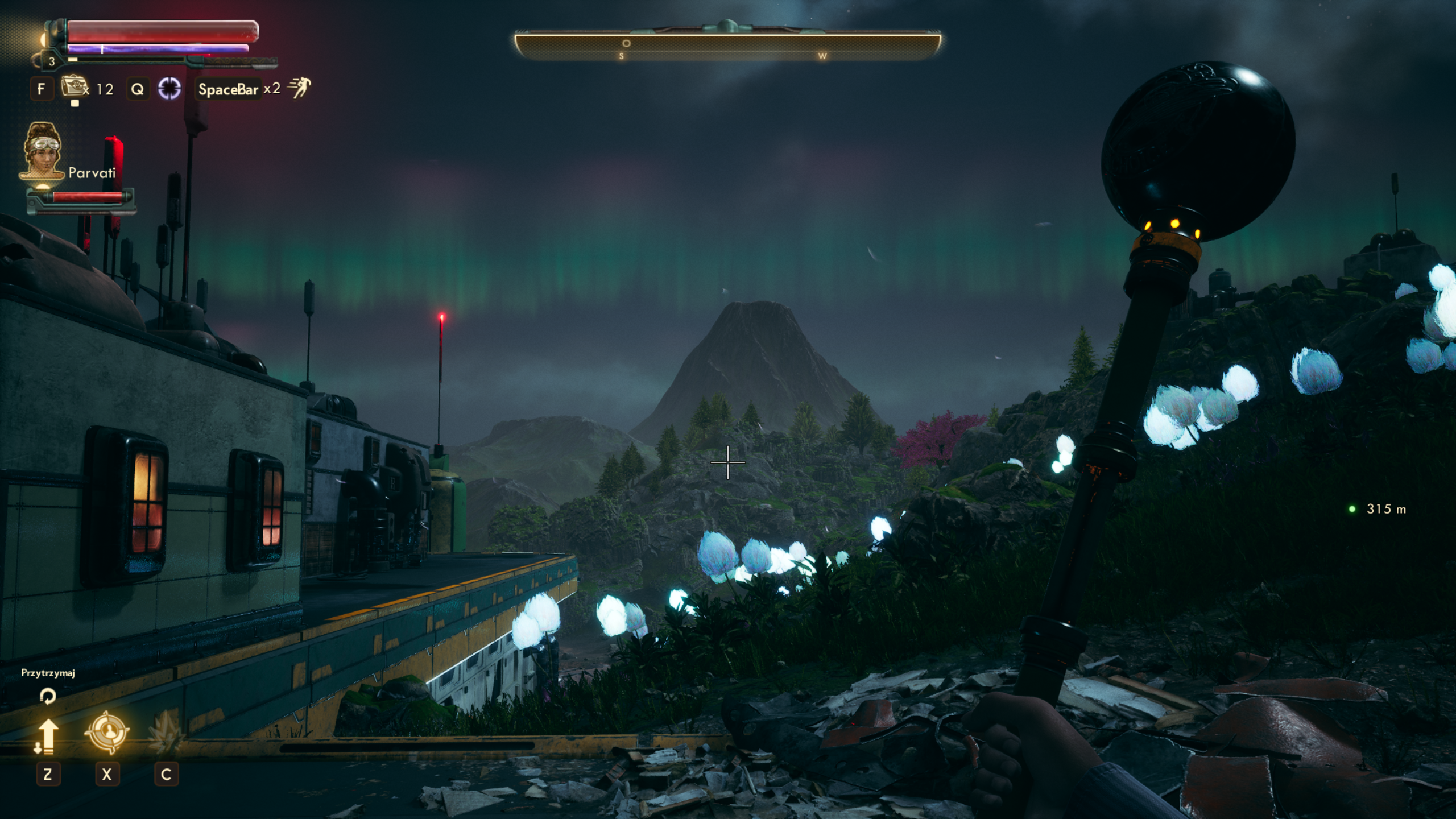Click the running figure dodge icon

pos(299,88)
